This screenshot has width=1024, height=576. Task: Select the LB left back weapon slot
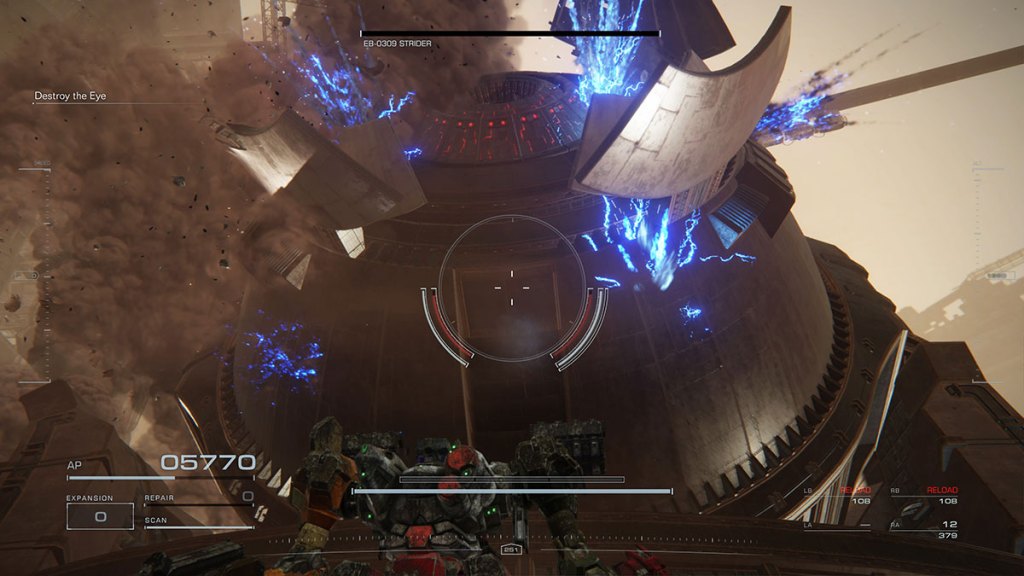click(838, 495)
